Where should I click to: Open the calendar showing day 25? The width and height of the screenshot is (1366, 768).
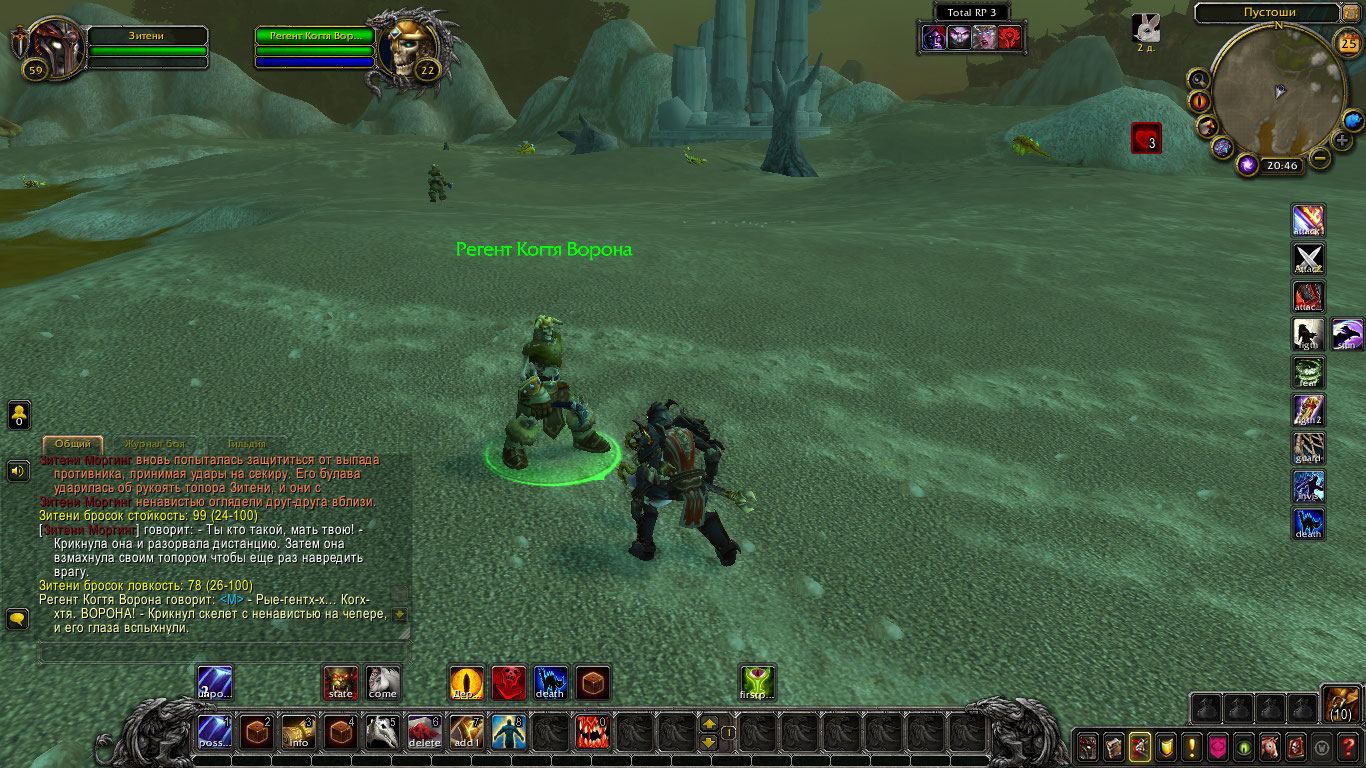coord(1348,42)
